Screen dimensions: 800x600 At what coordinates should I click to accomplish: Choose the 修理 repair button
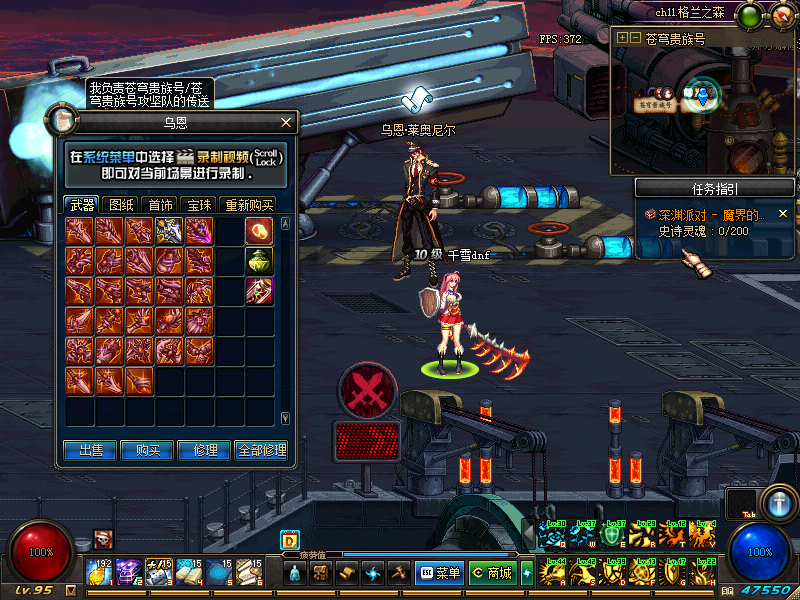pos(204,451)
